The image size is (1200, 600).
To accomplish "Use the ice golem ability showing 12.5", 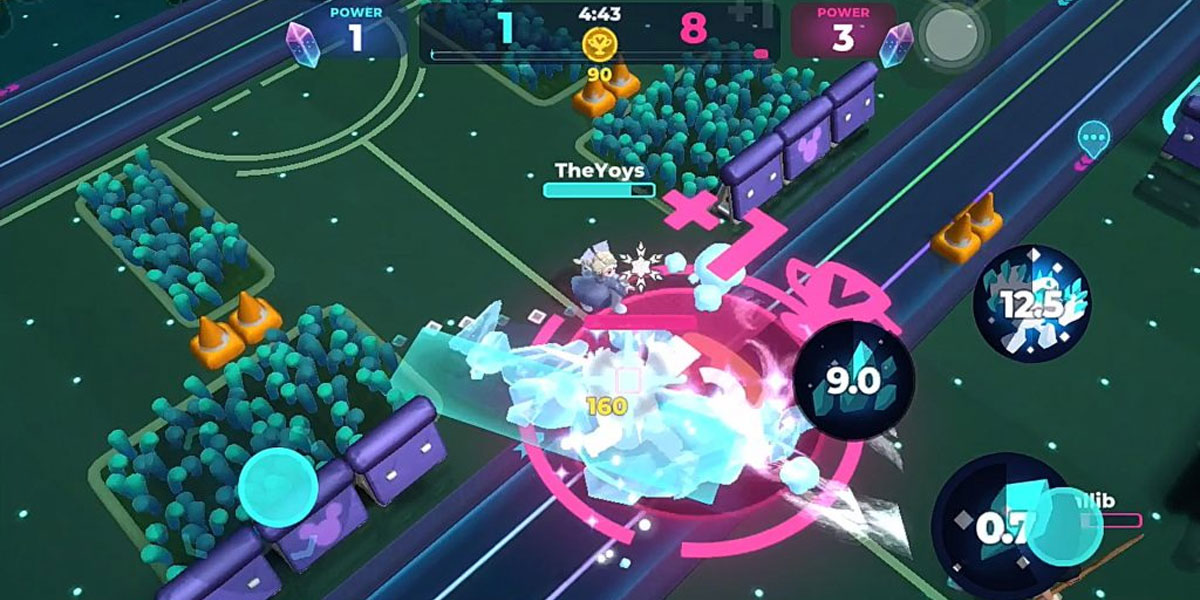I will [x=1032, y=303].
